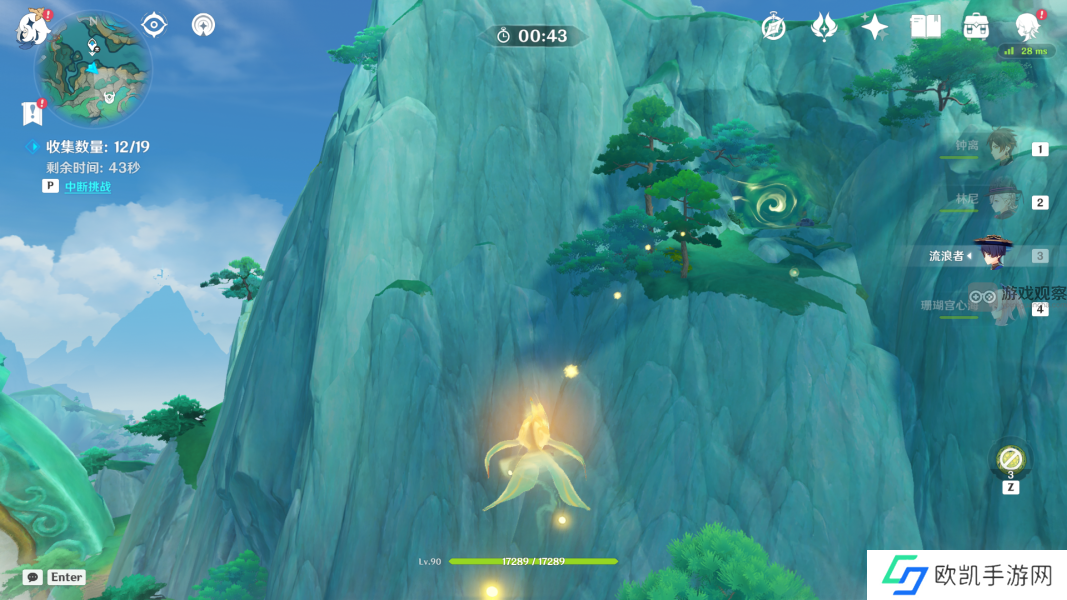Open the quest log flag icon
This screenshot has height=600, width=1067.
(x=33, y=113)
